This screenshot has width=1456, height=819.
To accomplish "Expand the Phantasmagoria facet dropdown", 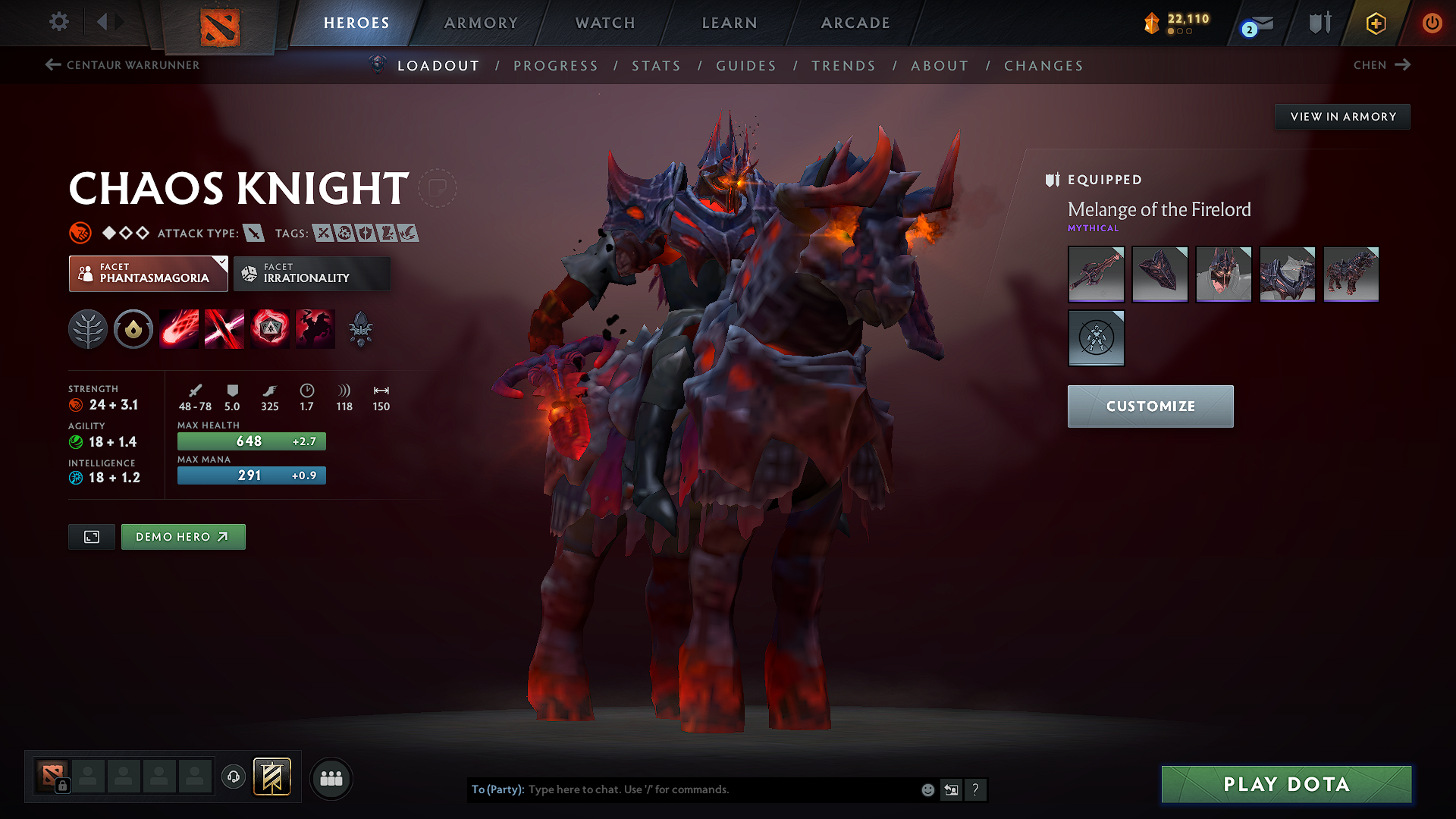I will pos(221,262).
